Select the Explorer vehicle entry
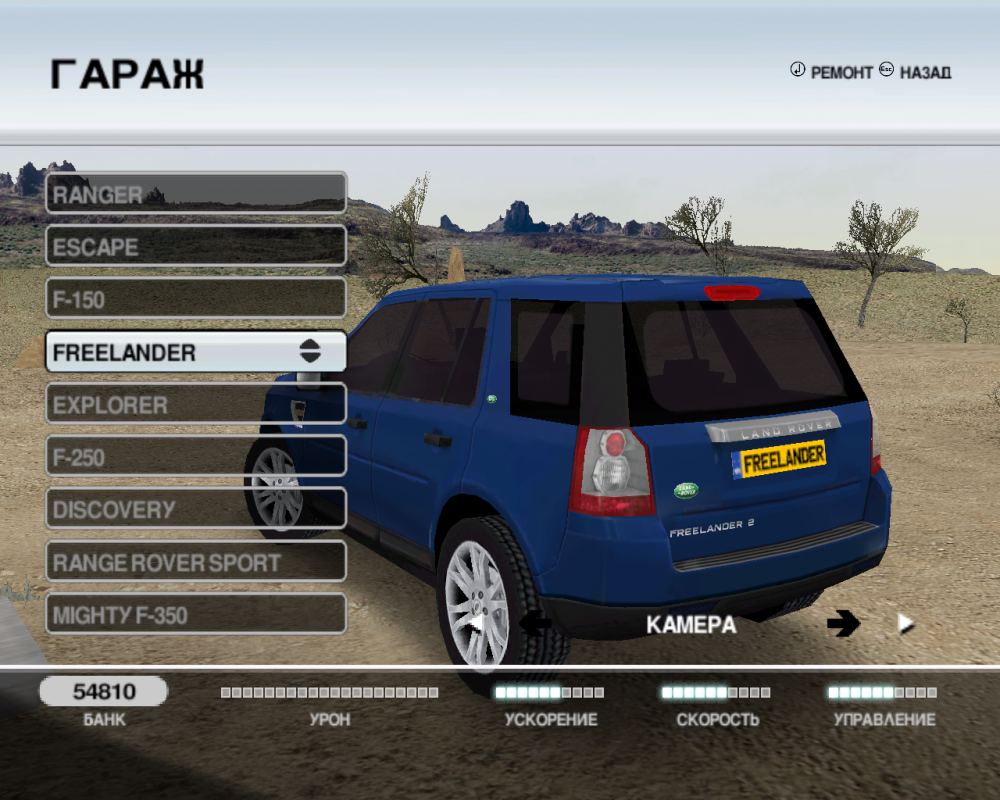Screen dimensions: 1000x800 point(195,405)
